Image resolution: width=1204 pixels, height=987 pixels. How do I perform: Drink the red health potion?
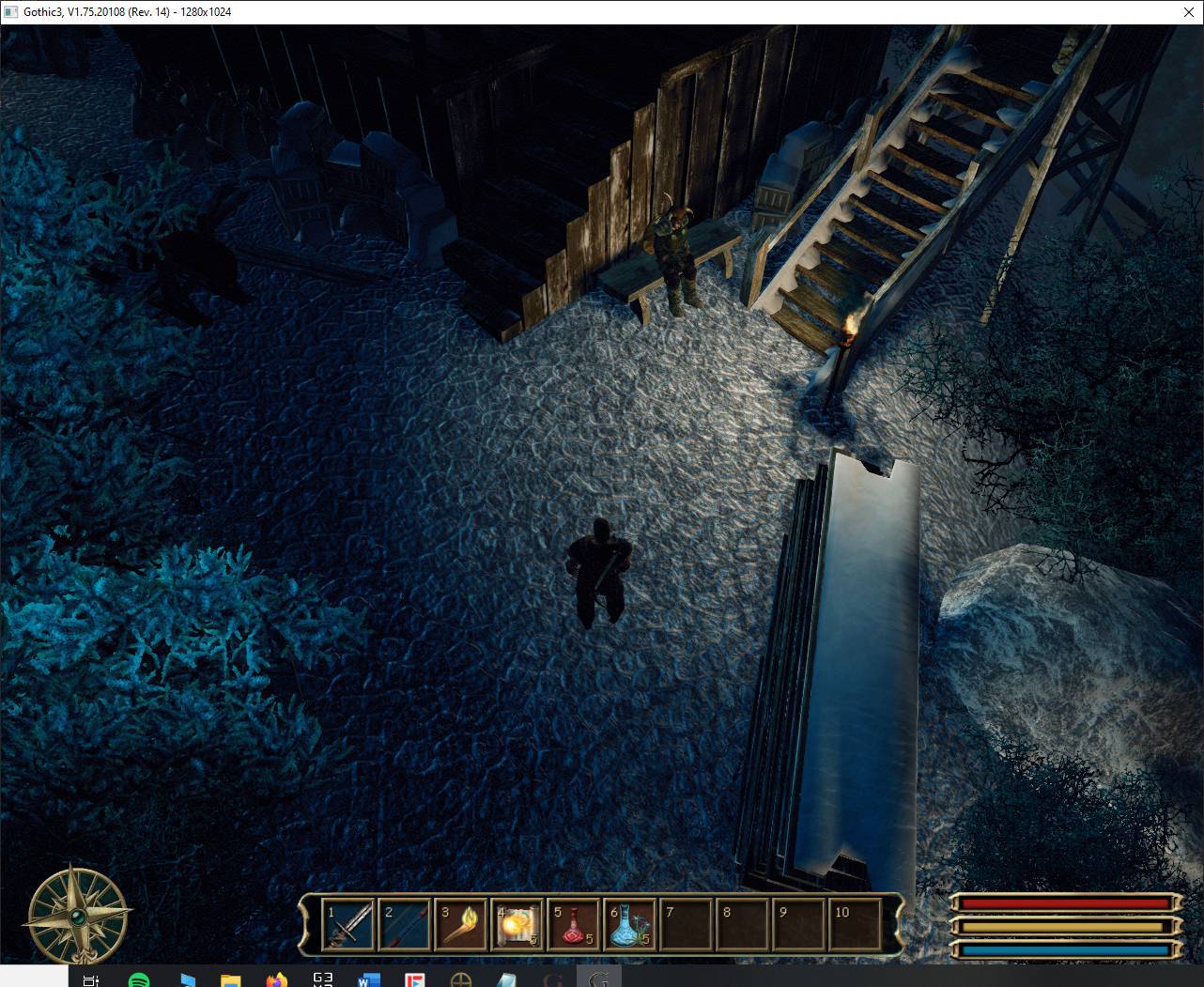(574, 924)
